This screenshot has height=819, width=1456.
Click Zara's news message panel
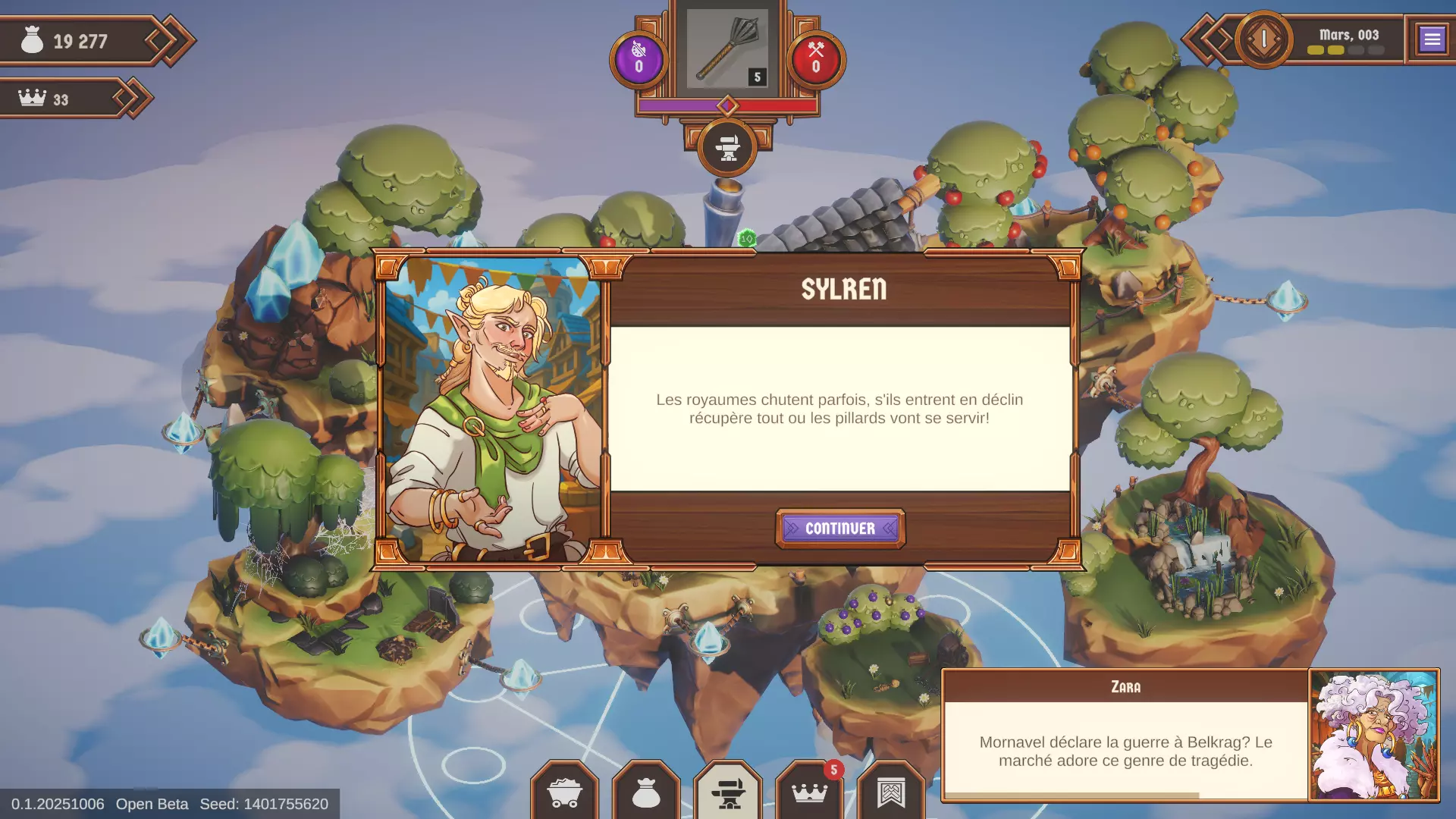pos(1125,750)
